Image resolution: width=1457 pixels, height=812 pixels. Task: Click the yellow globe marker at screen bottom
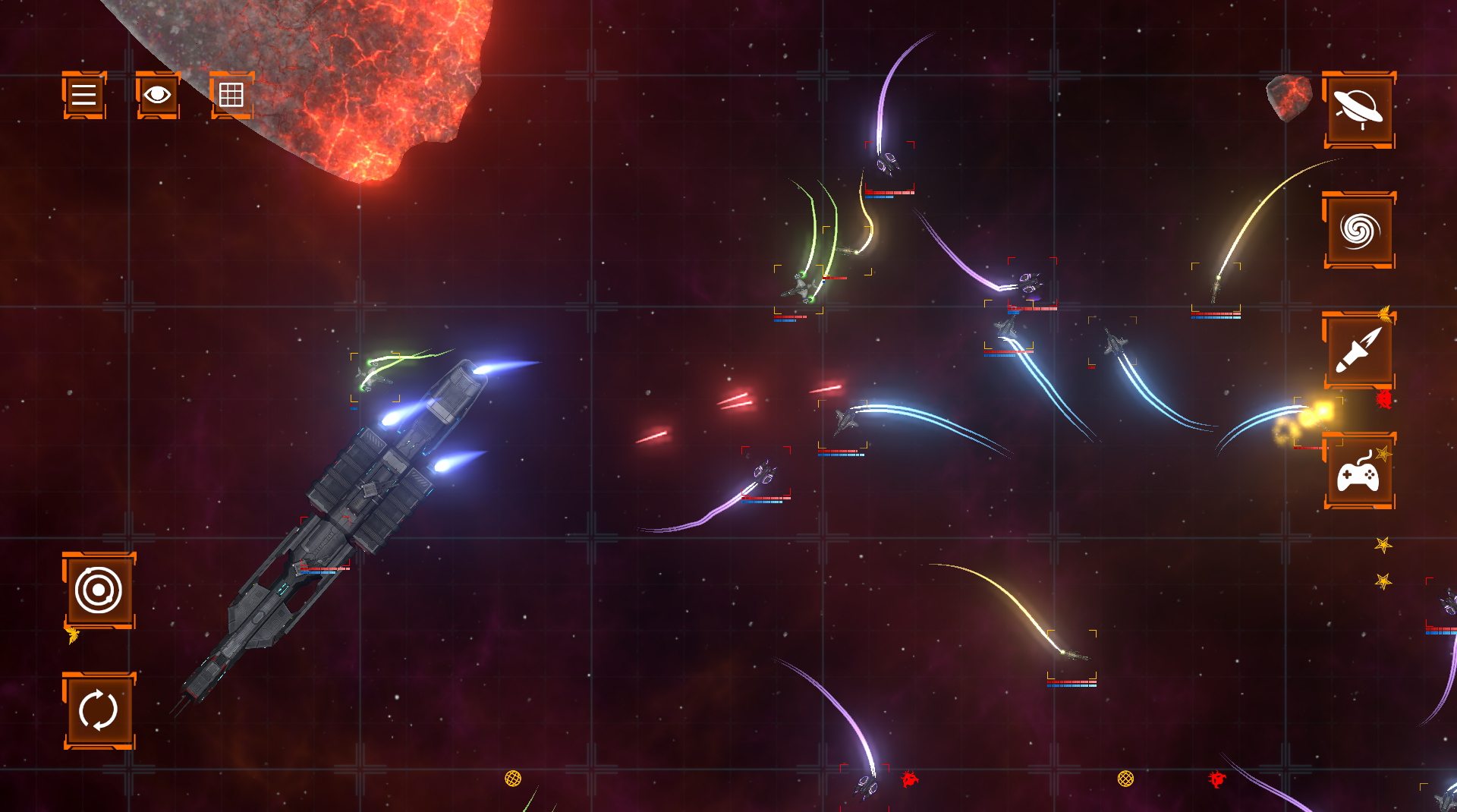[x=513, y=777]
